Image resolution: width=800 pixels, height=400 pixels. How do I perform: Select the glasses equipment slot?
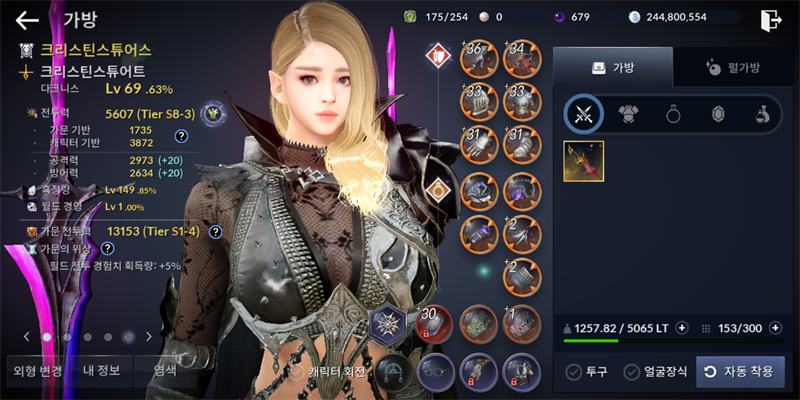click(436, 370)
